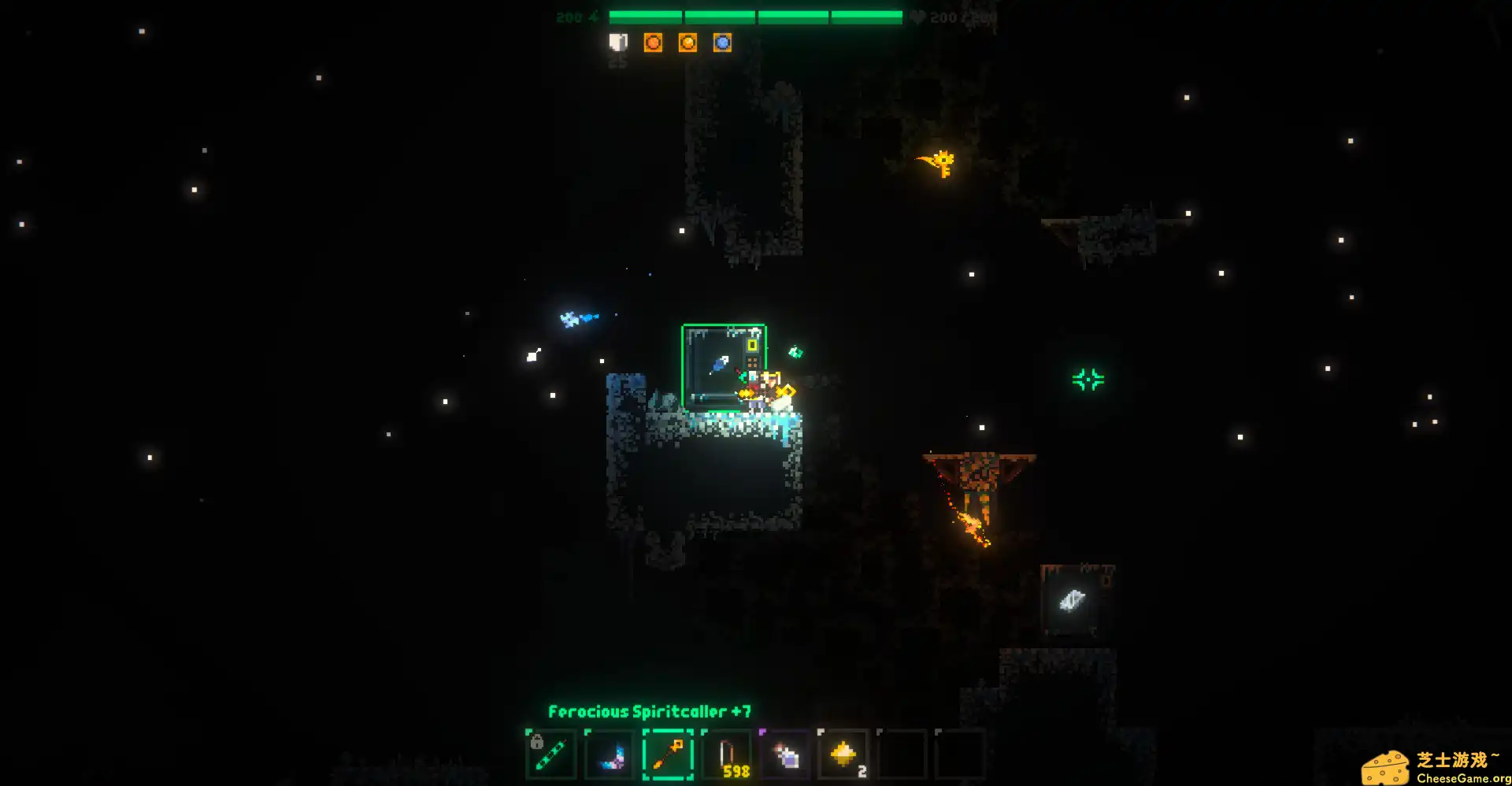Pick the bow slot showing 598

point(727,754)
